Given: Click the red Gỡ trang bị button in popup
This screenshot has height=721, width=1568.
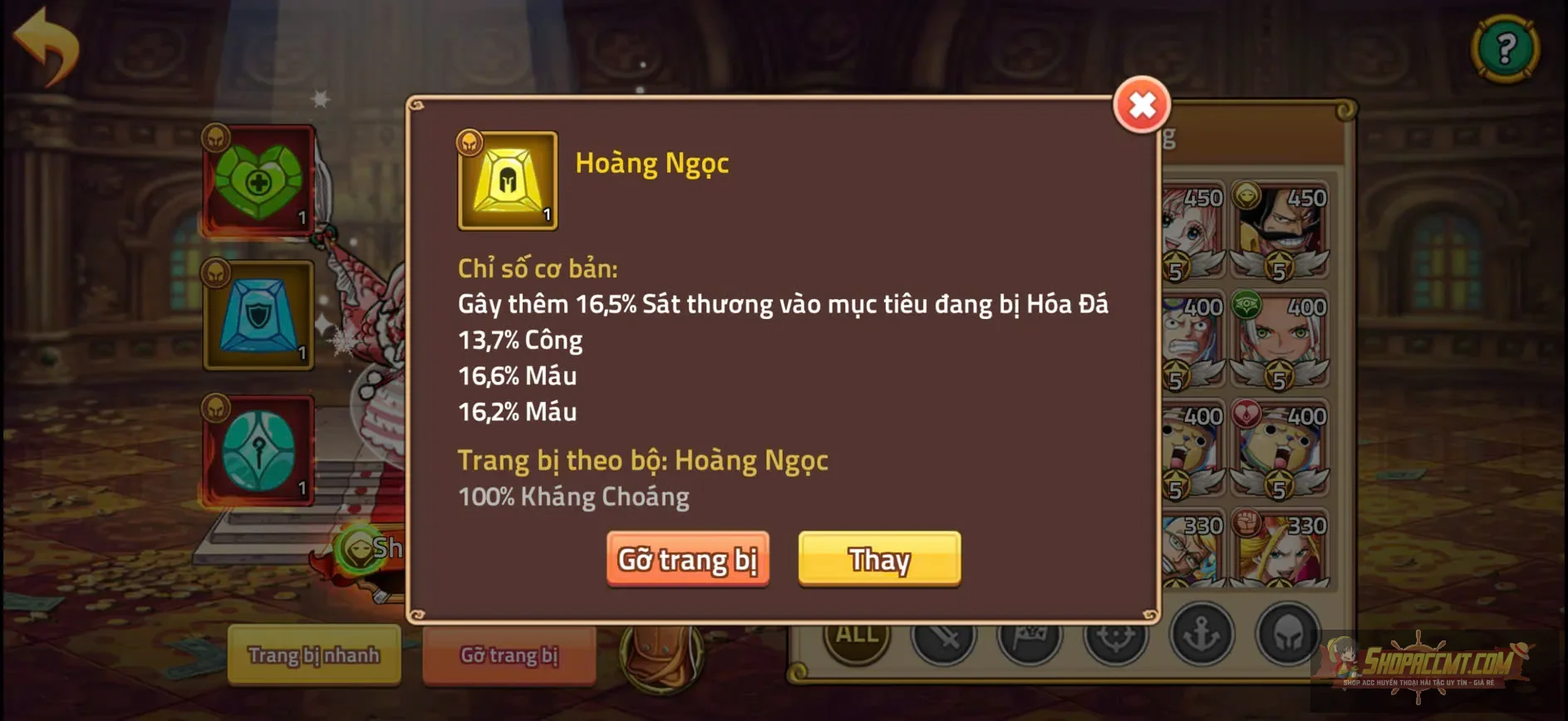Looking at the screenshot, I should pos(687,559).
